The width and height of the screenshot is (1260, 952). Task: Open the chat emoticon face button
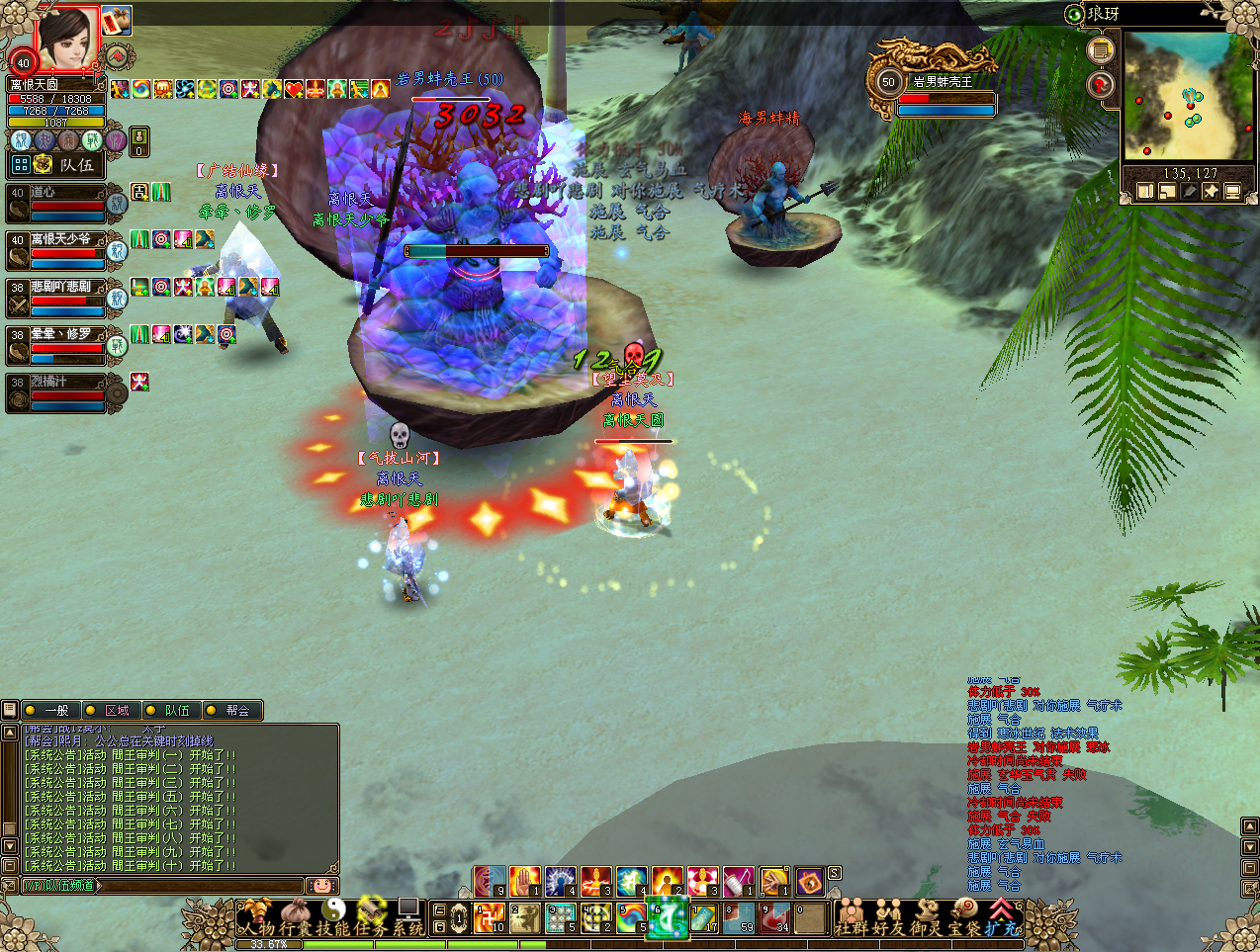[x=321, y=885]
